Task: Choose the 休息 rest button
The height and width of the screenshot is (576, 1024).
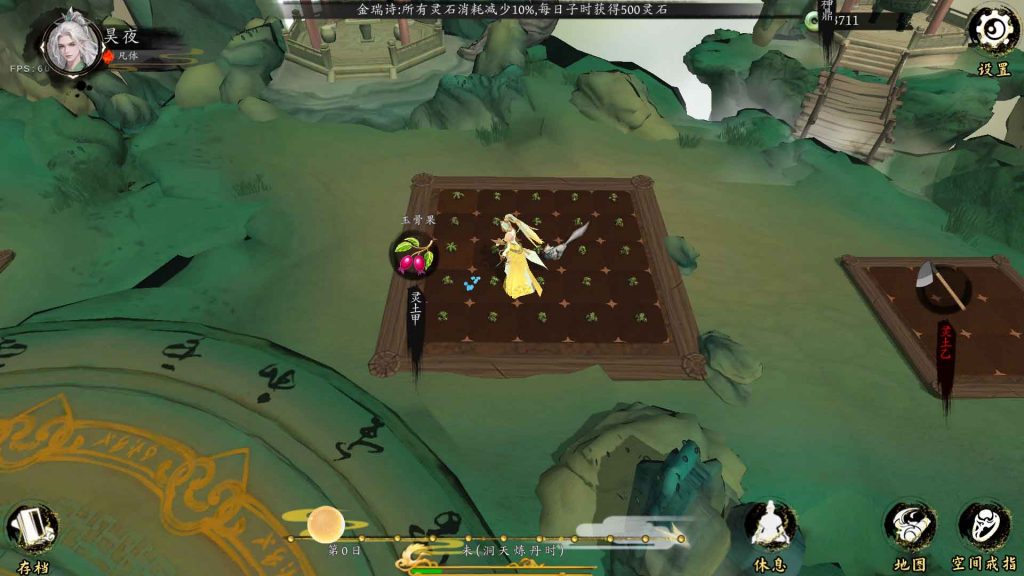Action: [771, 525]
